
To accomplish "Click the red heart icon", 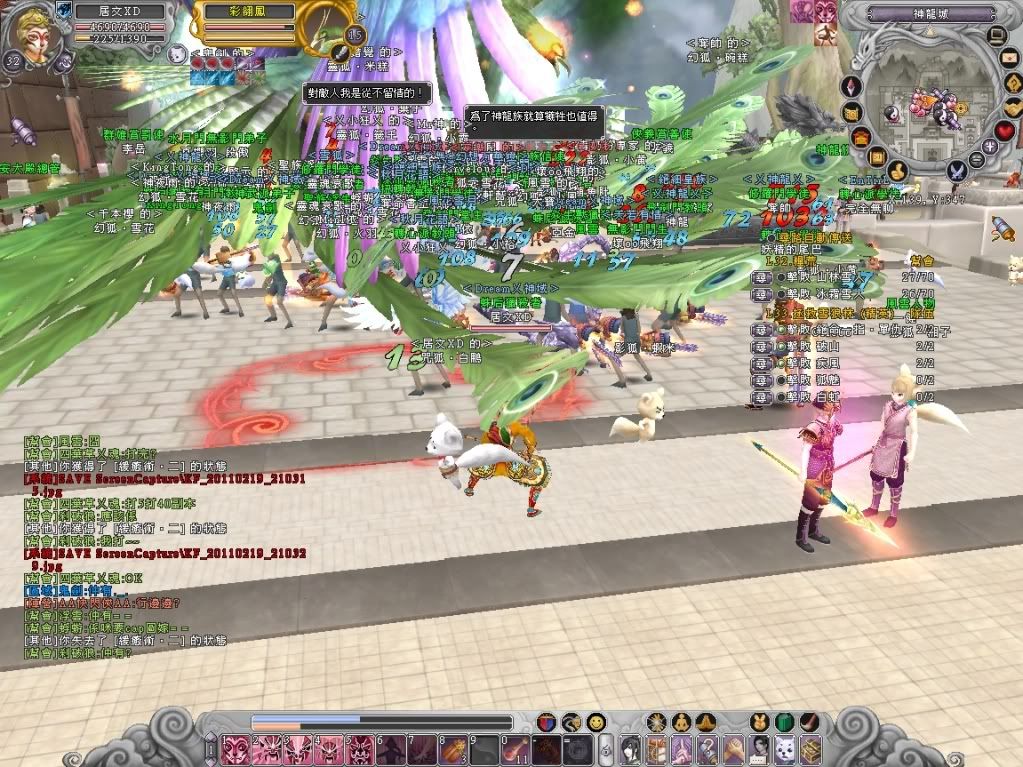I will tap(1004, 130).
